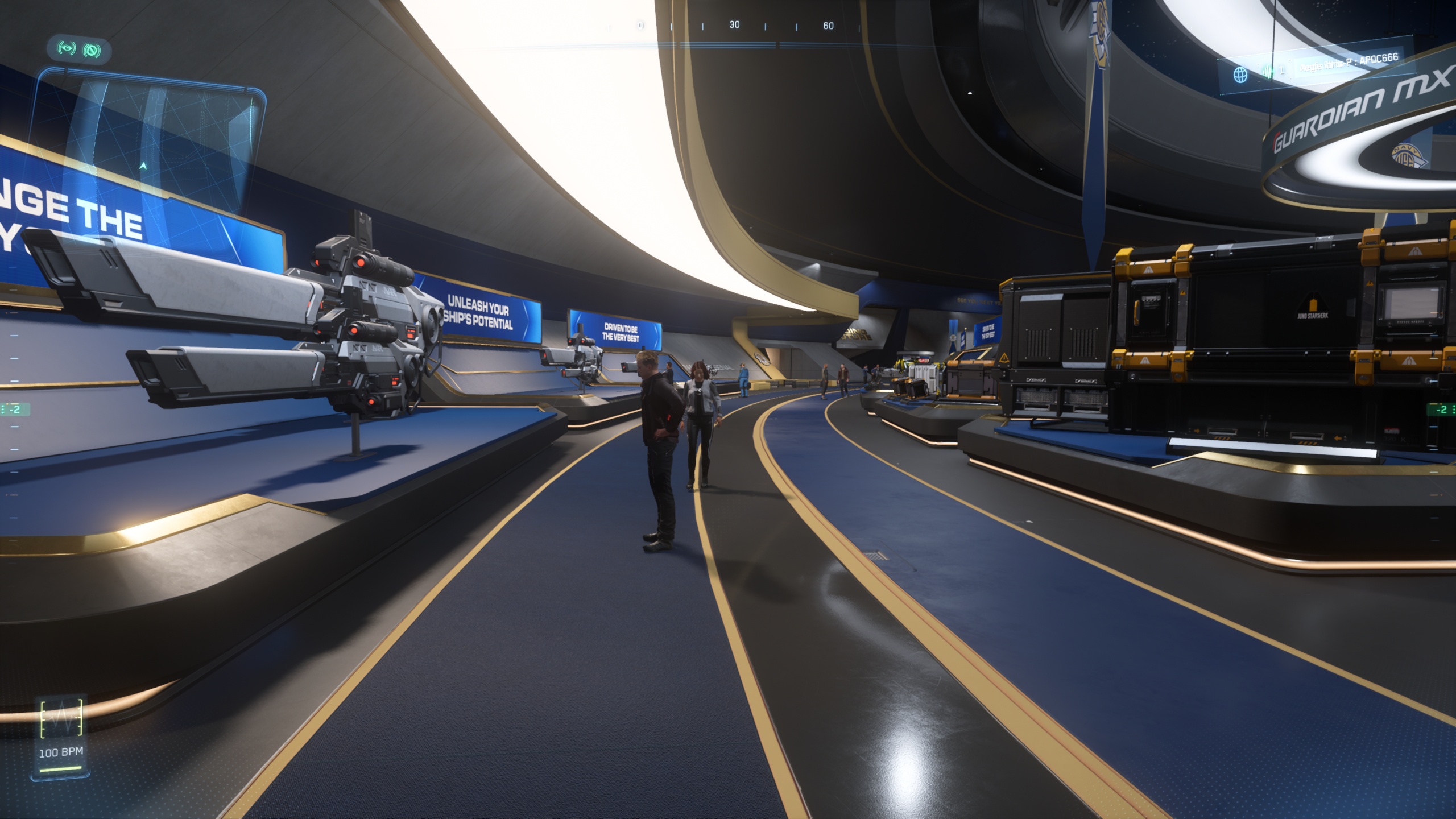Click the blue globe channel icon
1456x819 pixels.
[x=1240, y=75]
